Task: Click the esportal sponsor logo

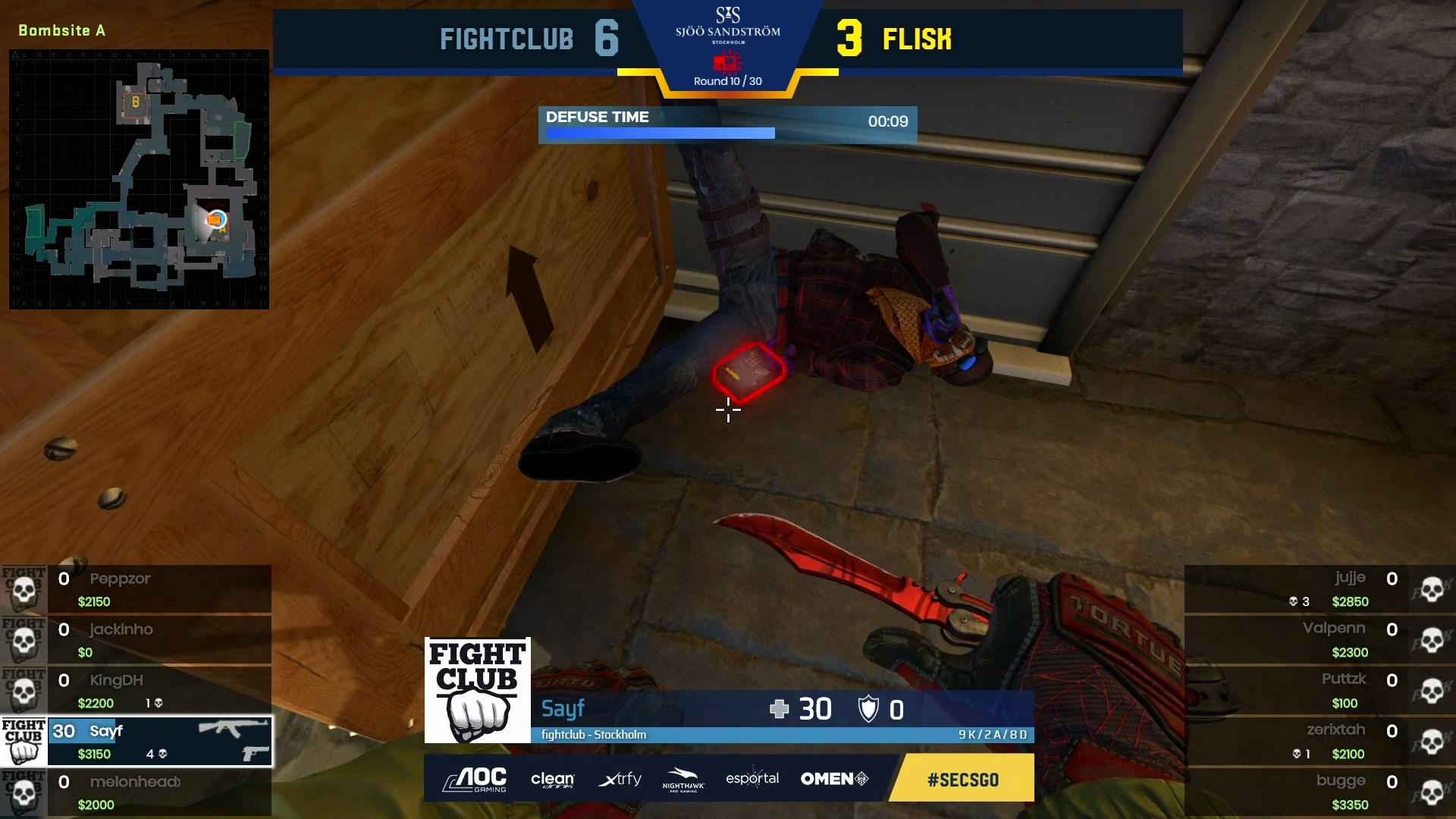Action: coord(752,779)
